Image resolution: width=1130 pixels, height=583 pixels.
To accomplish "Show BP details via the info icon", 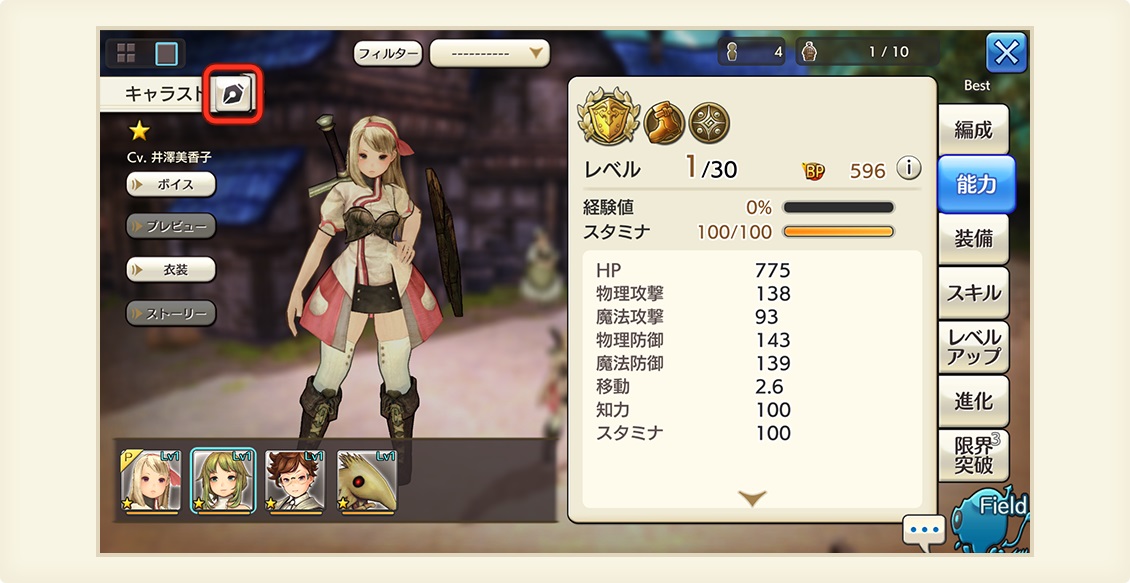I will [908, 169].
